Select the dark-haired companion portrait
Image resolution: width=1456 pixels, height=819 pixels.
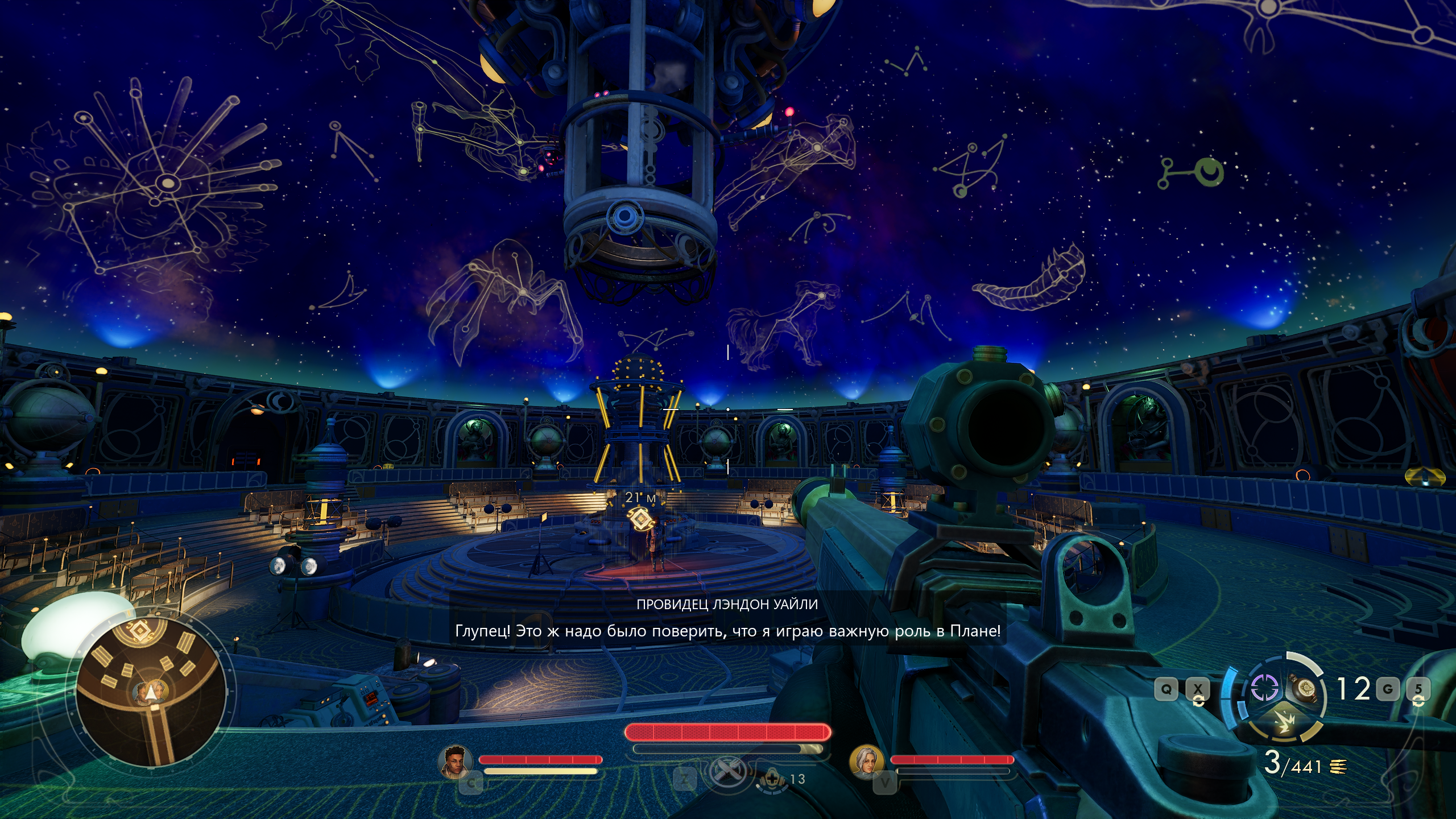pos(456,760)
